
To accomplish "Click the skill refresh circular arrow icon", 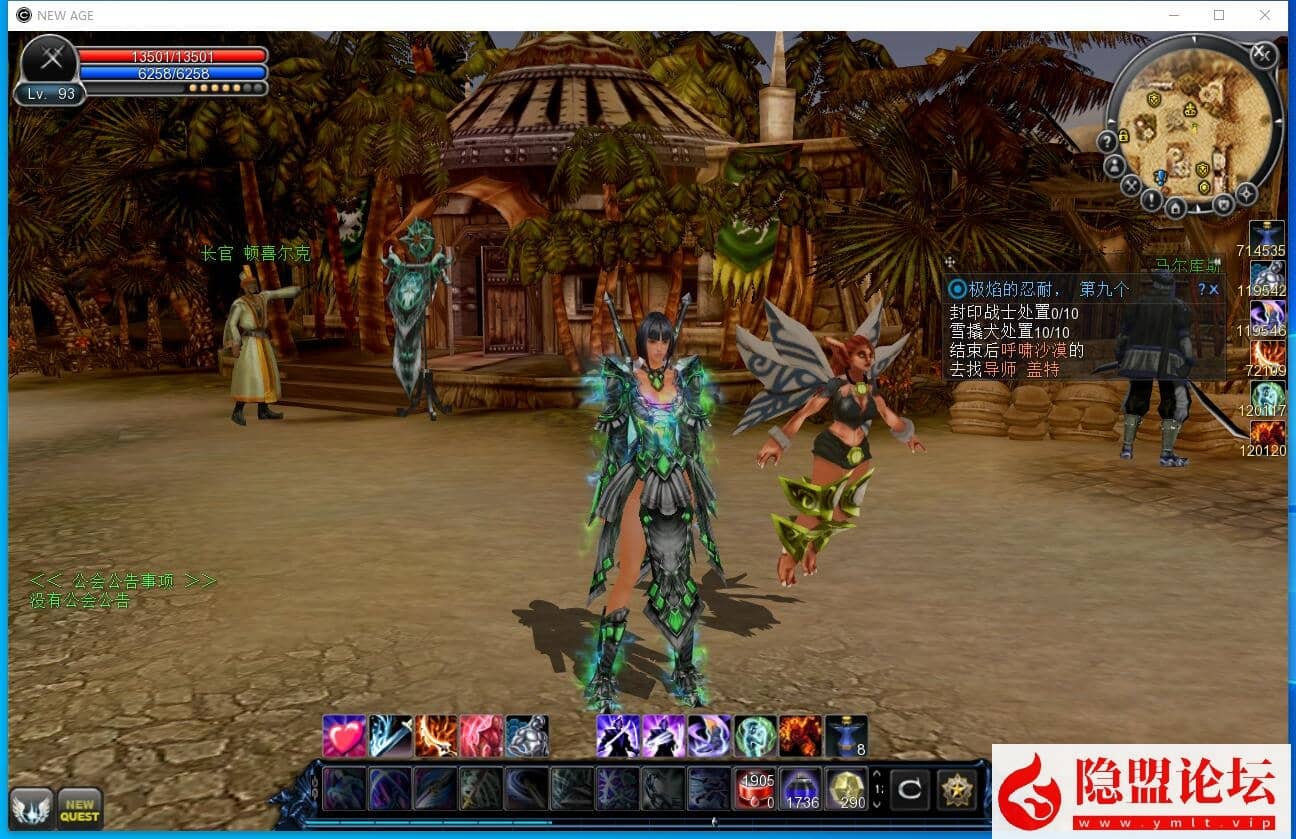I will 910,788.
